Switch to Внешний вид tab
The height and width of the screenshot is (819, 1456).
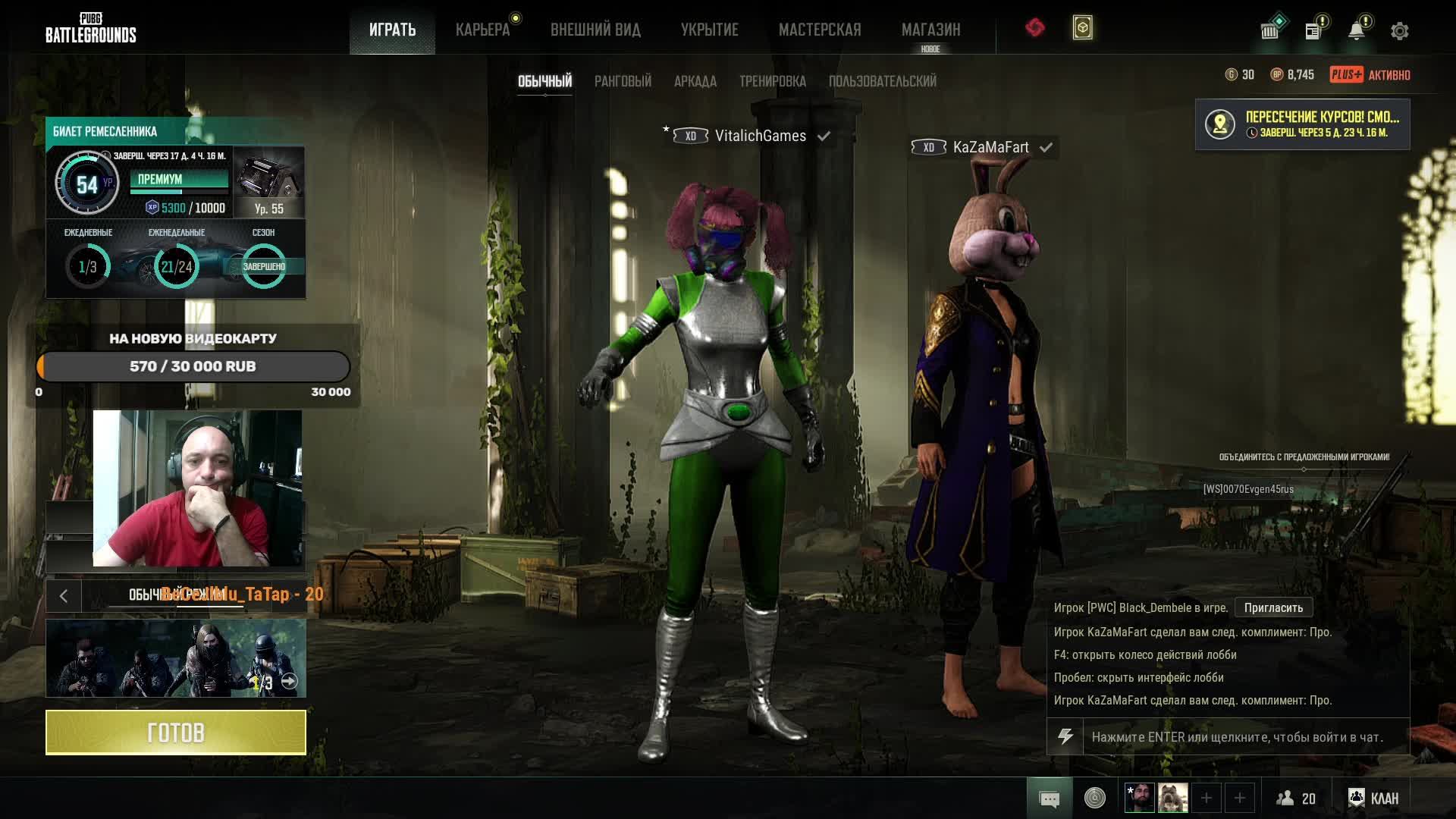tap(595, 30)
